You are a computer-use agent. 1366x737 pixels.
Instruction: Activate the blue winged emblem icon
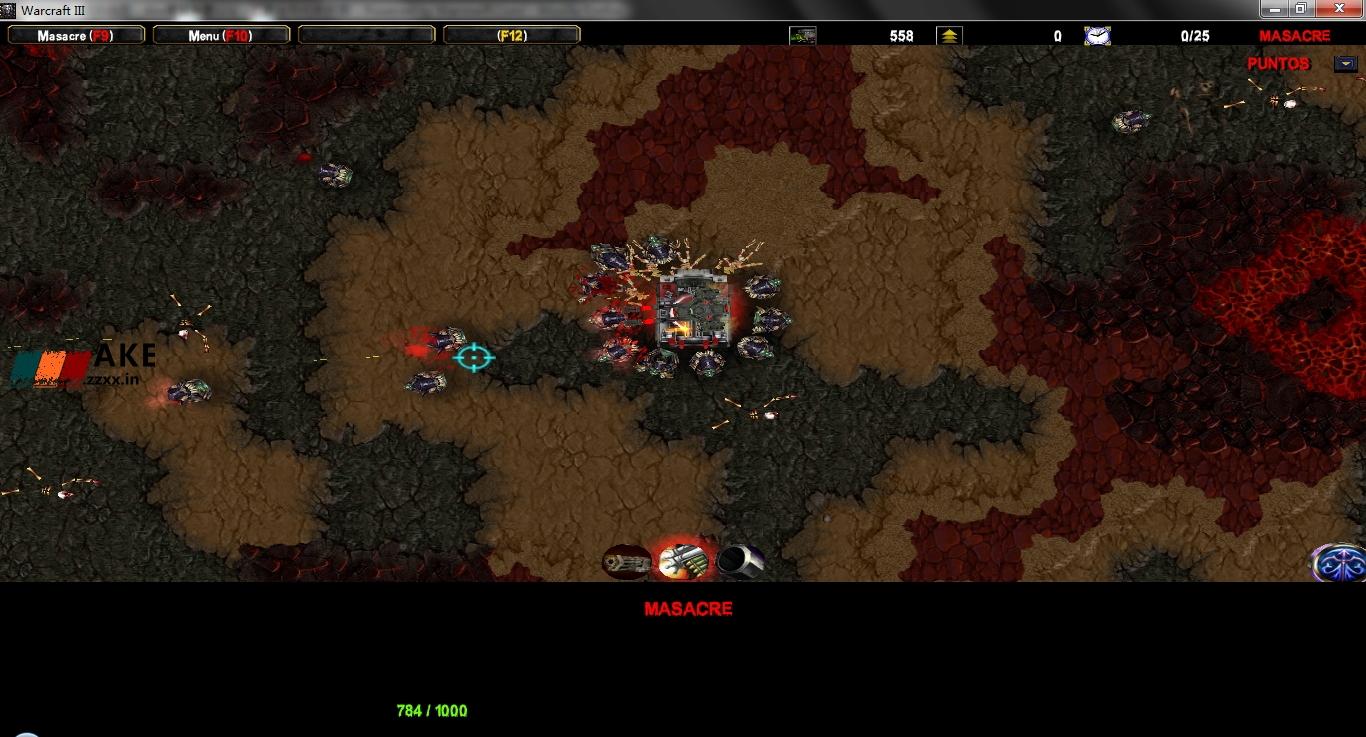click(1339, 563)
